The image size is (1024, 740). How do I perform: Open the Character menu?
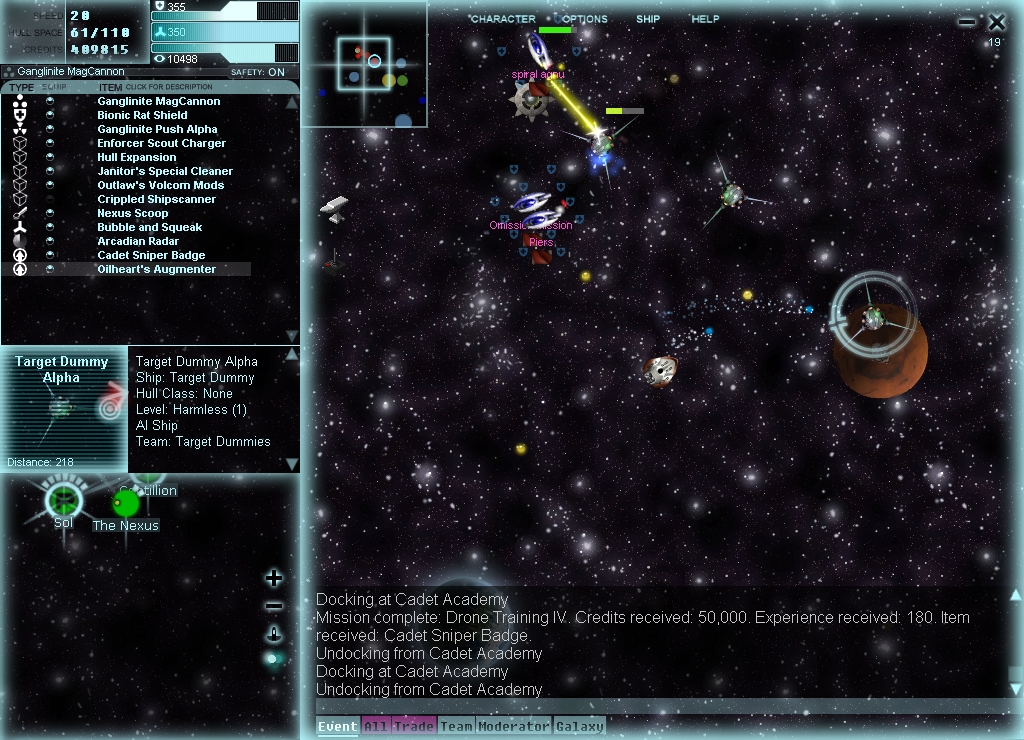(x=502, y=19)
